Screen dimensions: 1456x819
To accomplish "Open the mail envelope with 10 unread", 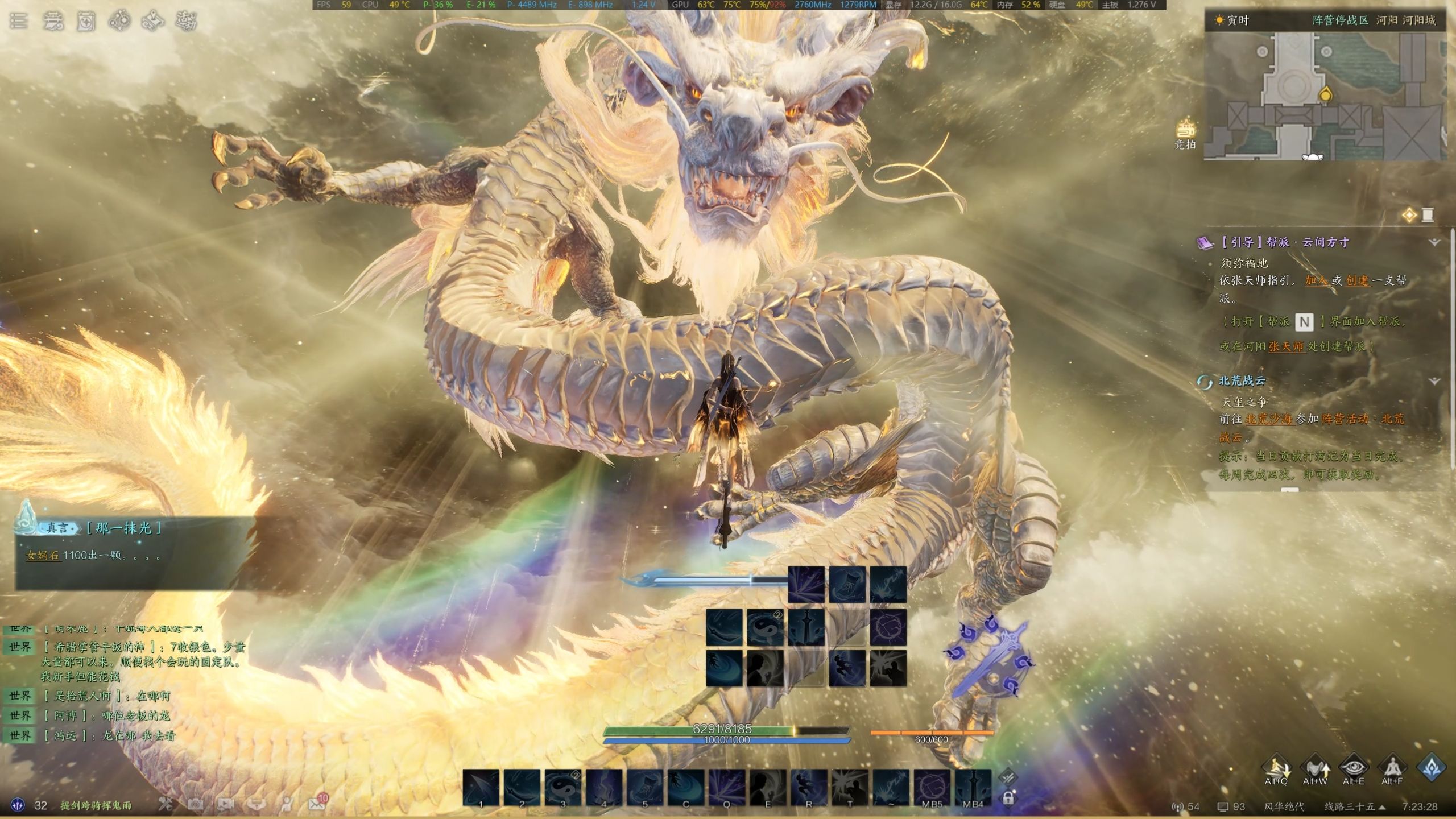I will click(317, 804).
